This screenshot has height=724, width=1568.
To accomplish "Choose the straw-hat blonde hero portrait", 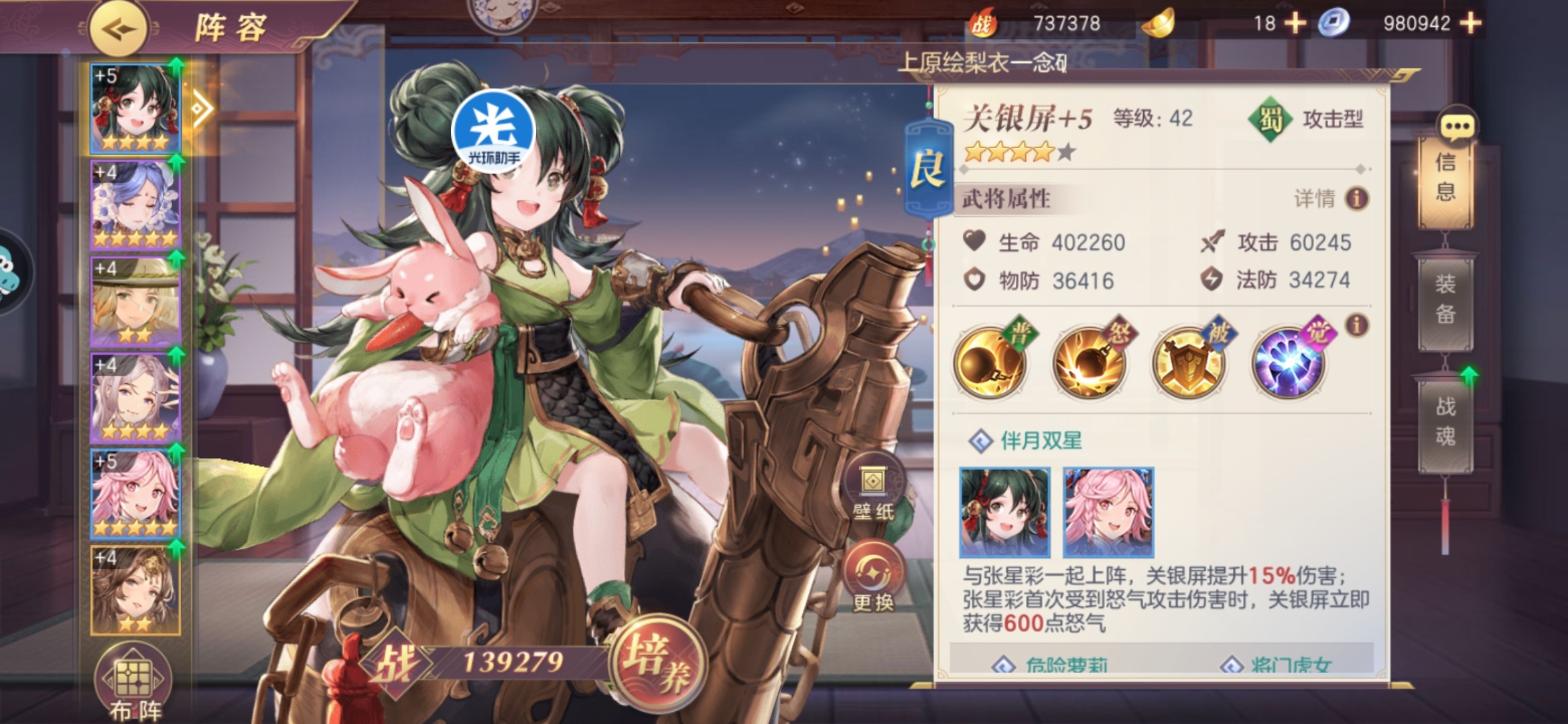I will click(135, 301).
